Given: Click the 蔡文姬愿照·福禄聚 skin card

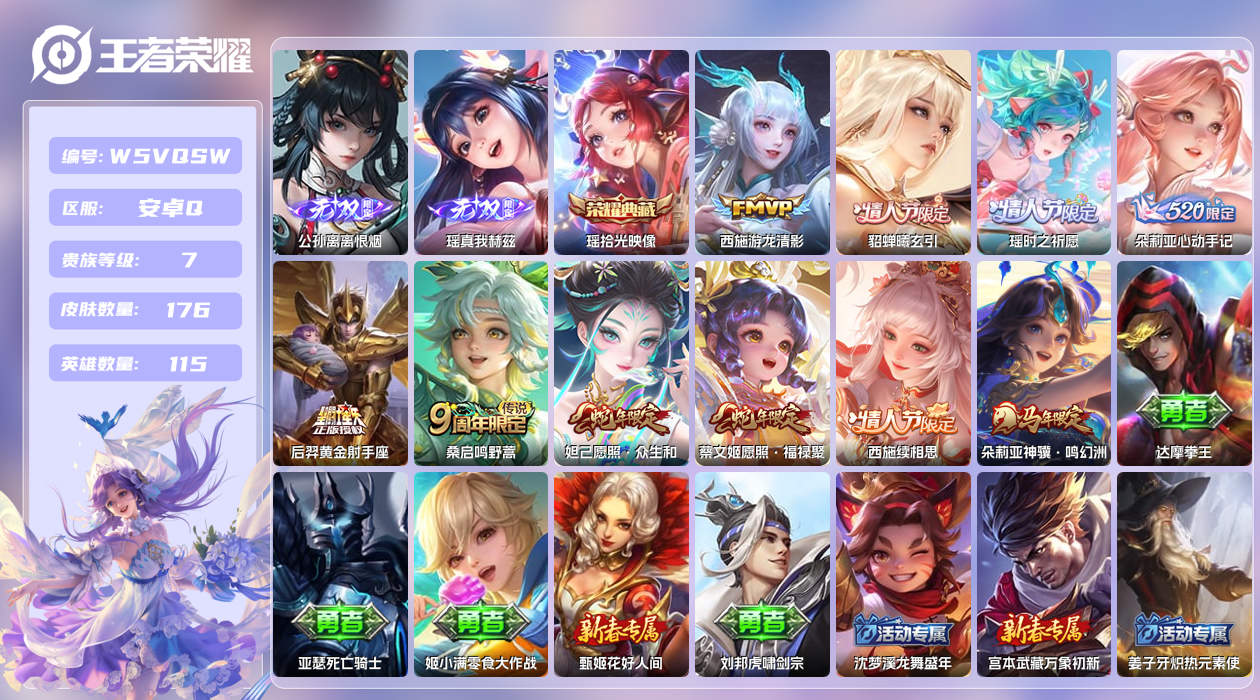Looking at the screenshot, I should (762, 363).
